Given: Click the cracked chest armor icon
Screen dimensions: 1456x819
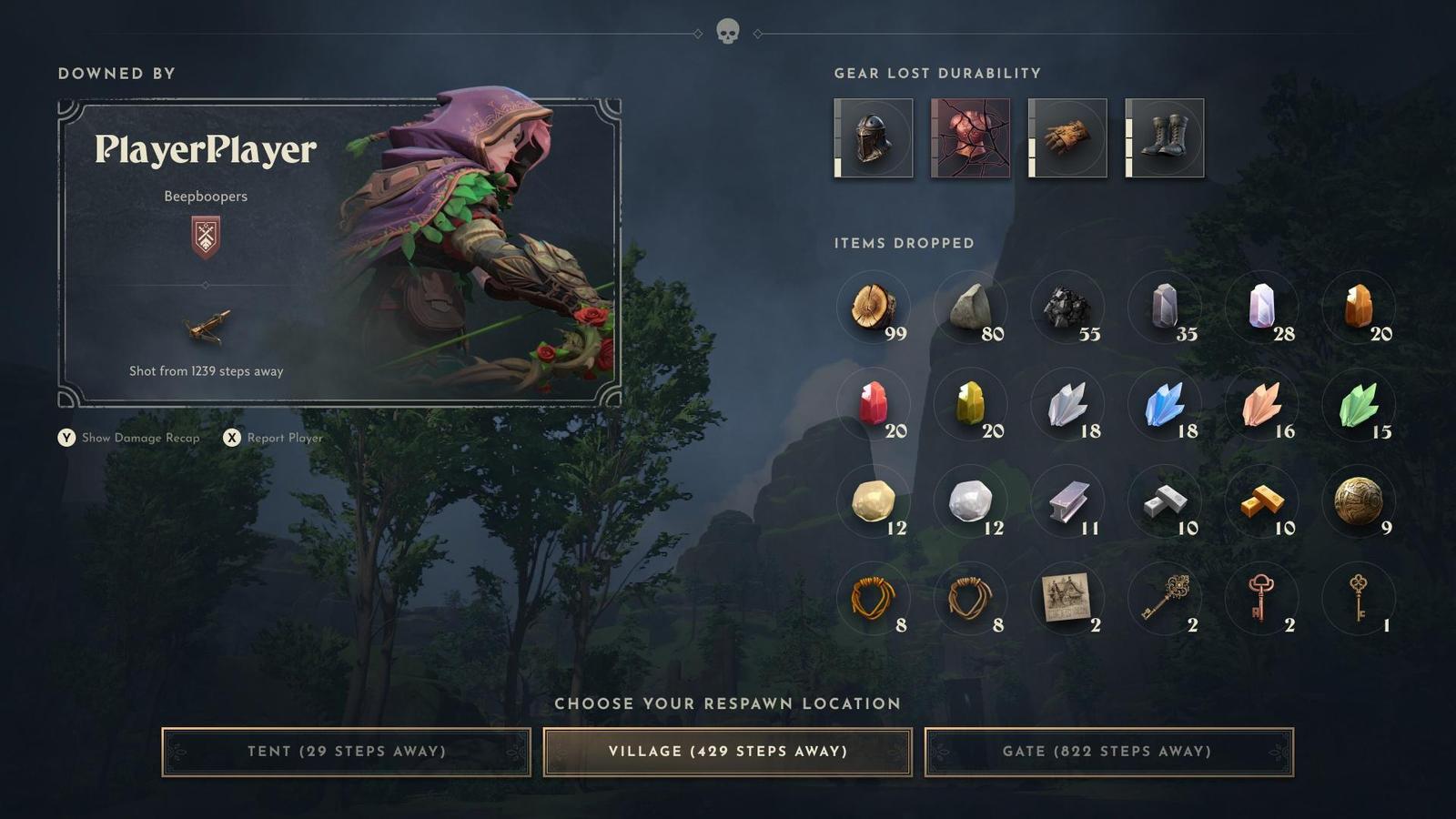Looking at the screenshot, I should 970,137.
